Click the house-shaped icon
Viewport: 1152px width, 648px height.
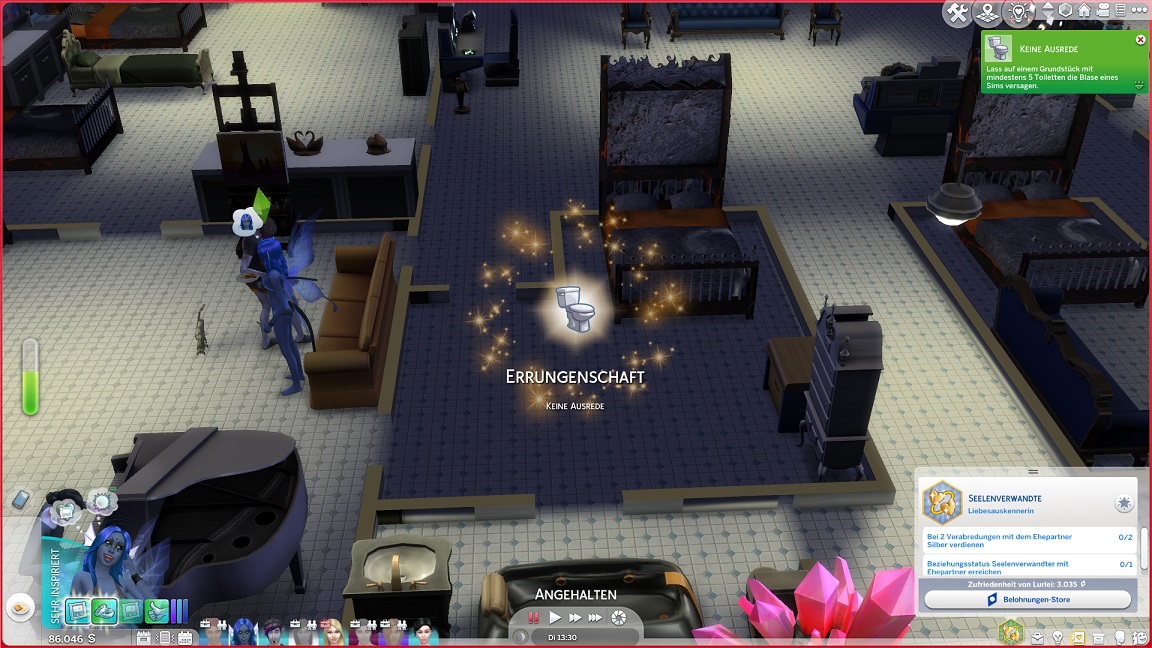point(1083,11)
